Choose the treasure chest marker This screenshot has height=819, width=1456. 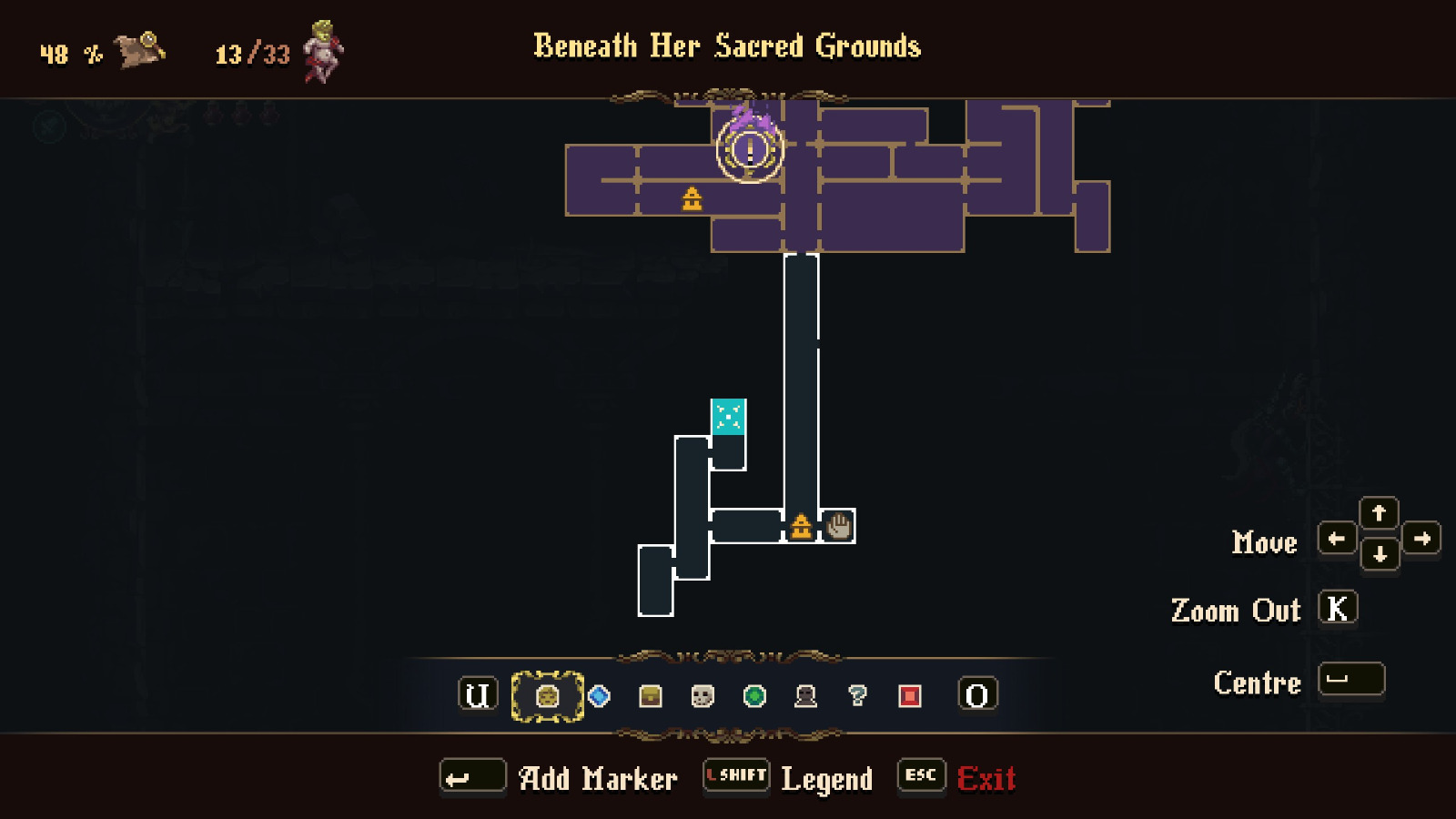[x=649, y=697]
